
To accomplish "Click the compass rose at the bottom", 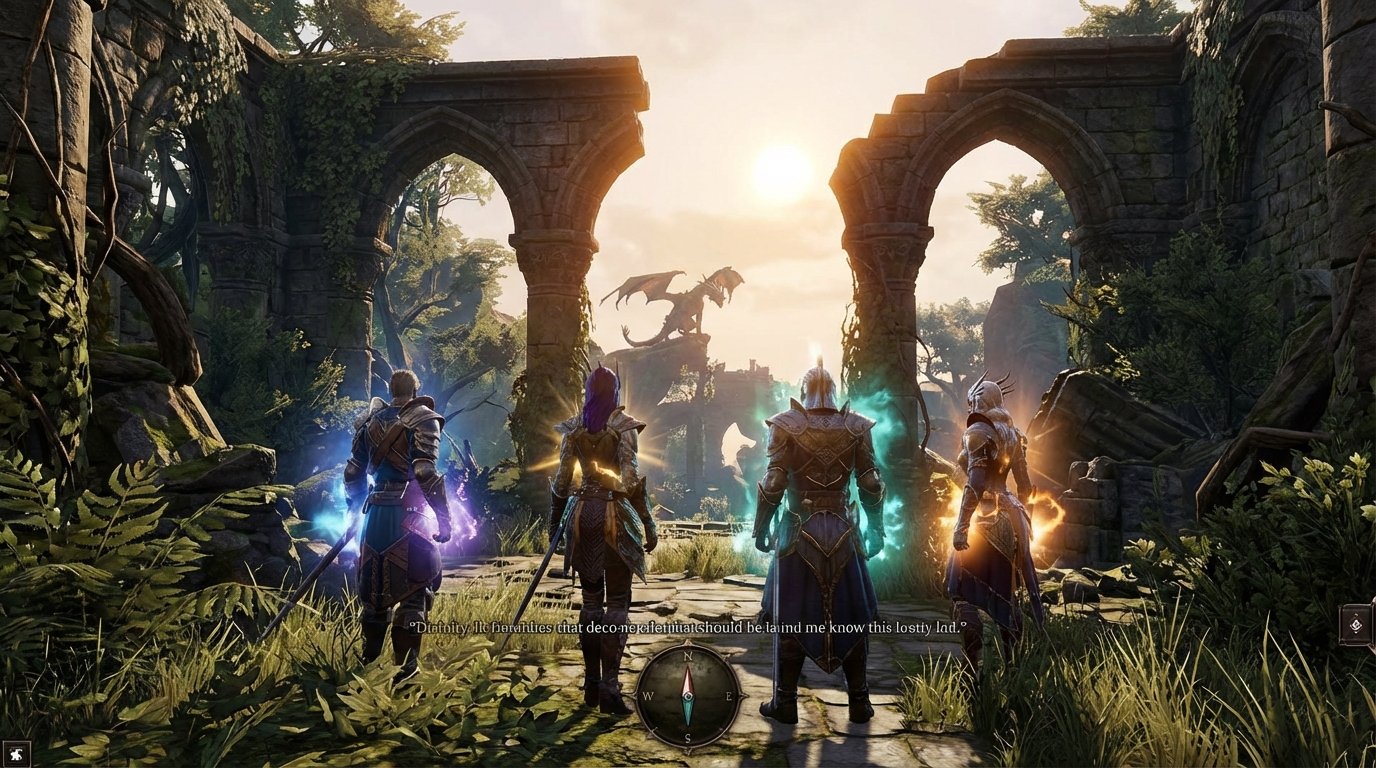I will click(x=688, y=697).
